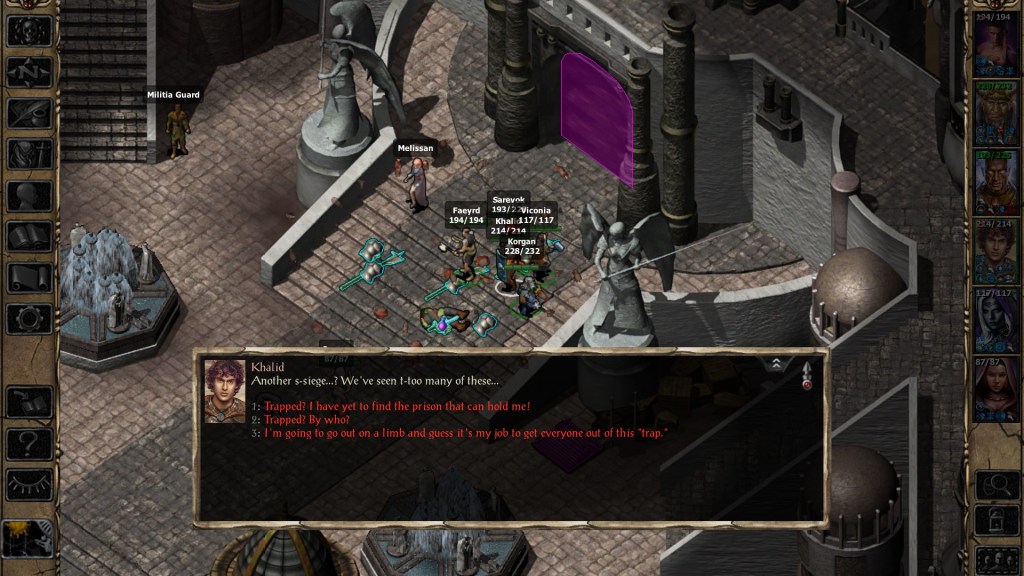
Task: Open the journal quill icon
Action: coord(29,112)
